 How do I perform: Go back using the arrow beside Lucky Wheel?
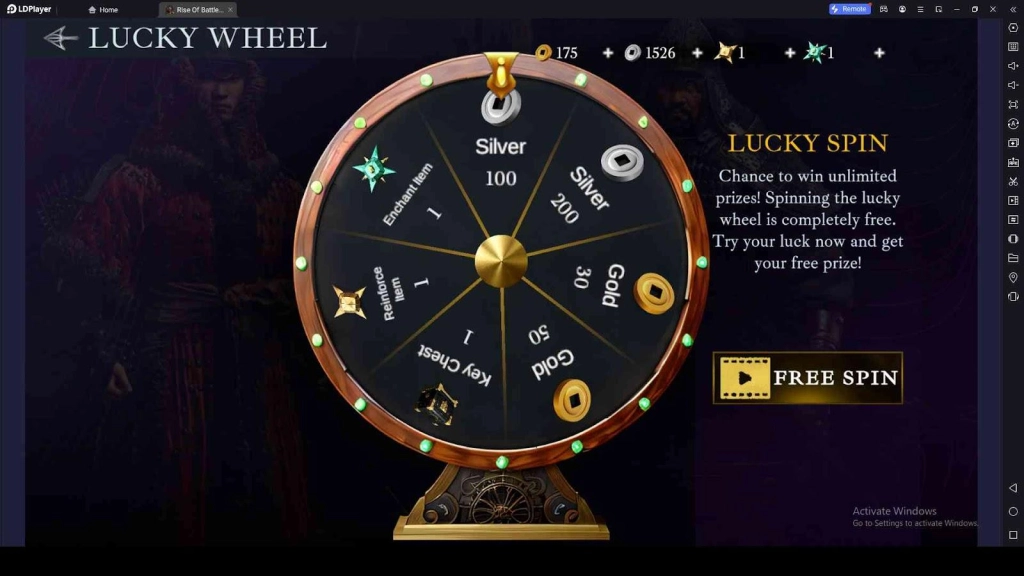61,39
